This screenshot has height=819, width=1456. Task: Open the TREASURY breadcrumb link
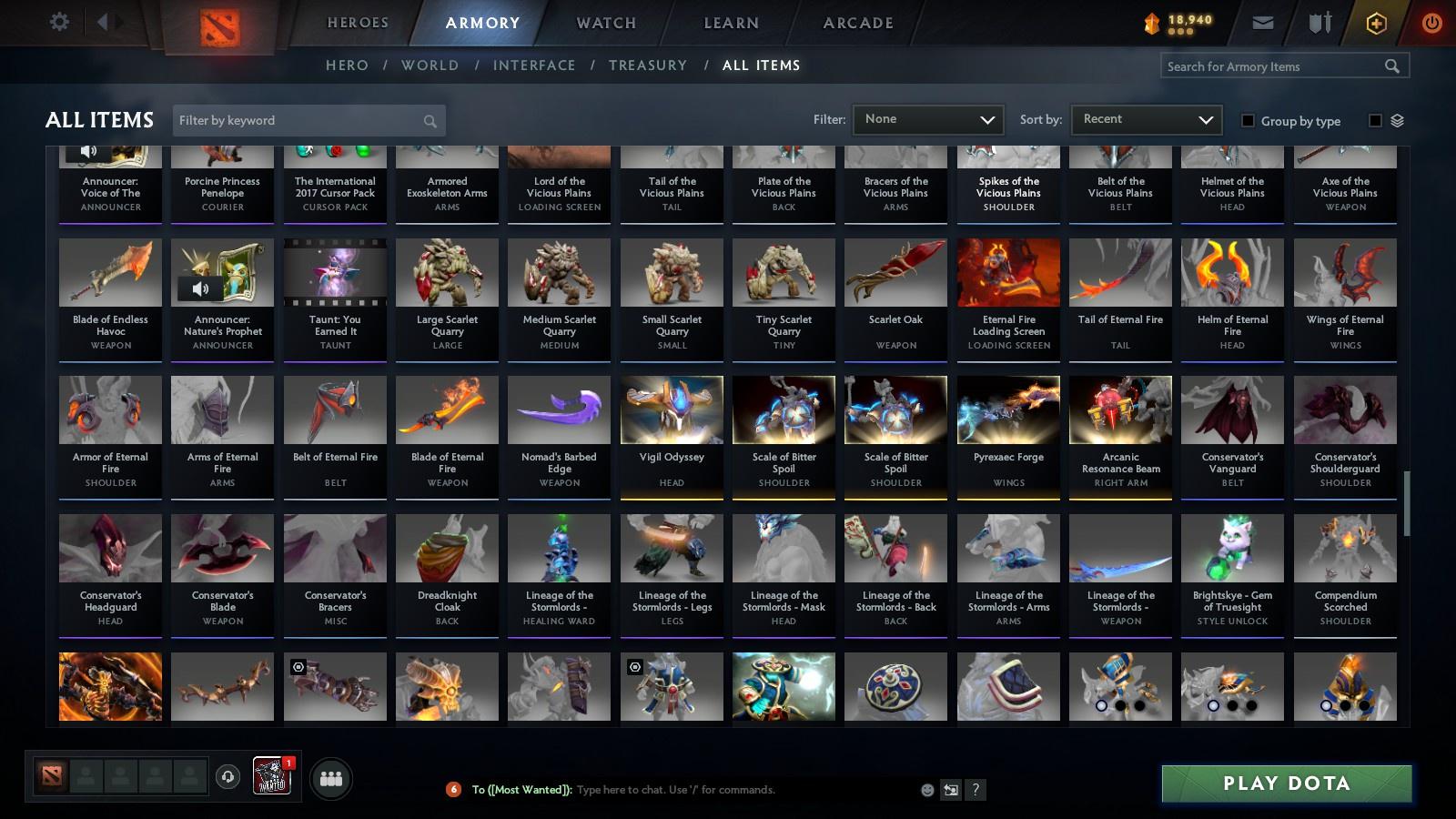[x=648, y=65]
